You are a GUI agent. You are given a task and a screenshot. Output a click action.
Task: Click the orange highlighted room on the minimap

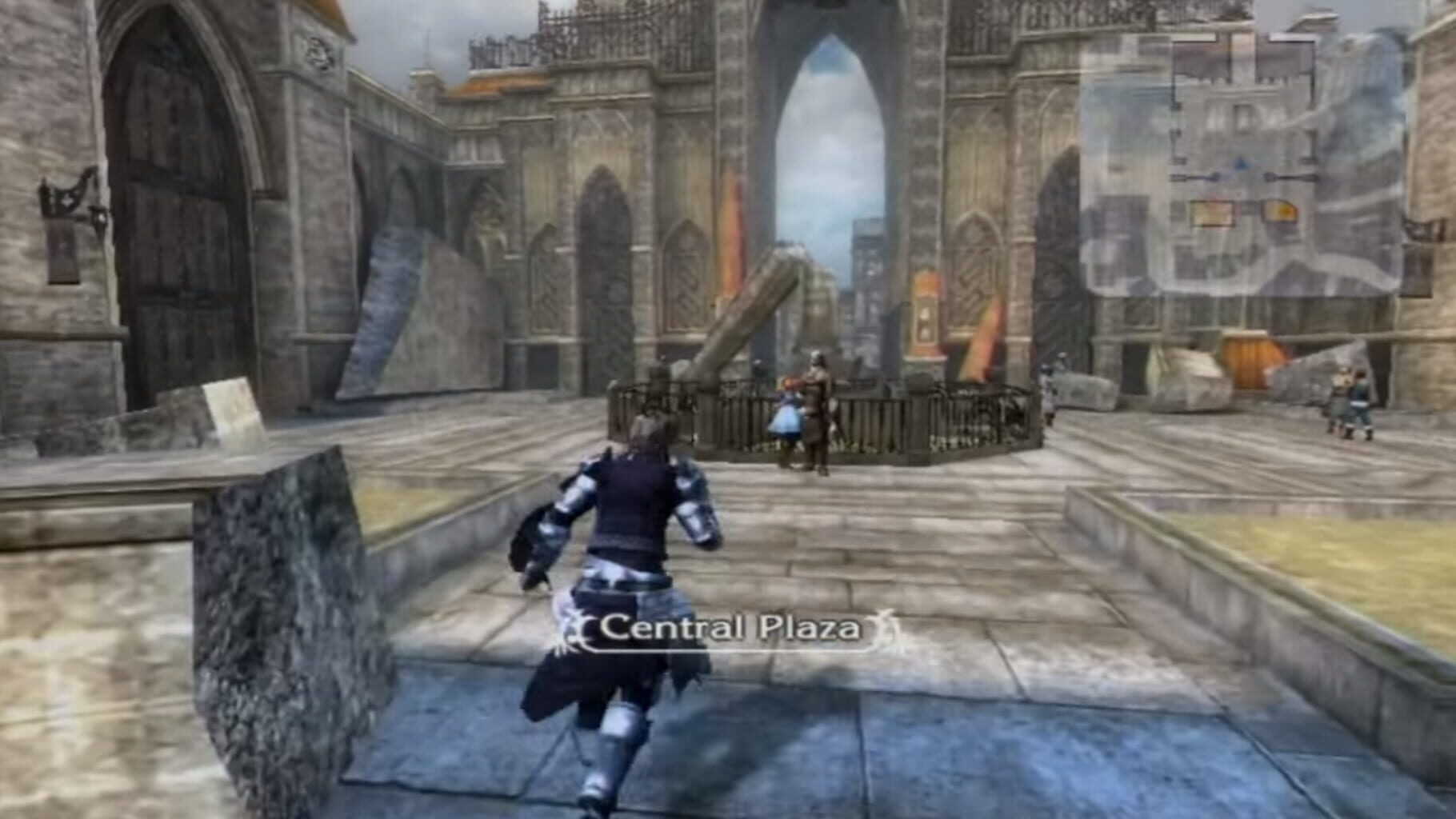tap(1282, 212)
